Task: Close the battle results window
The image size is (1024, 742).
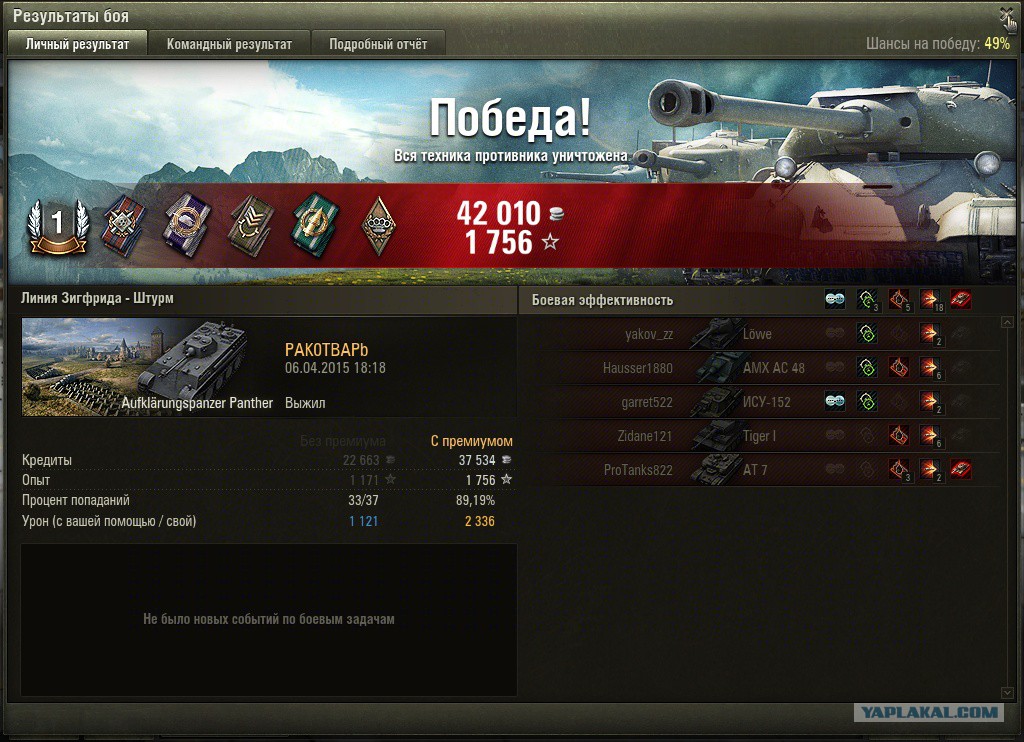Action: (x=1006, y=15)
